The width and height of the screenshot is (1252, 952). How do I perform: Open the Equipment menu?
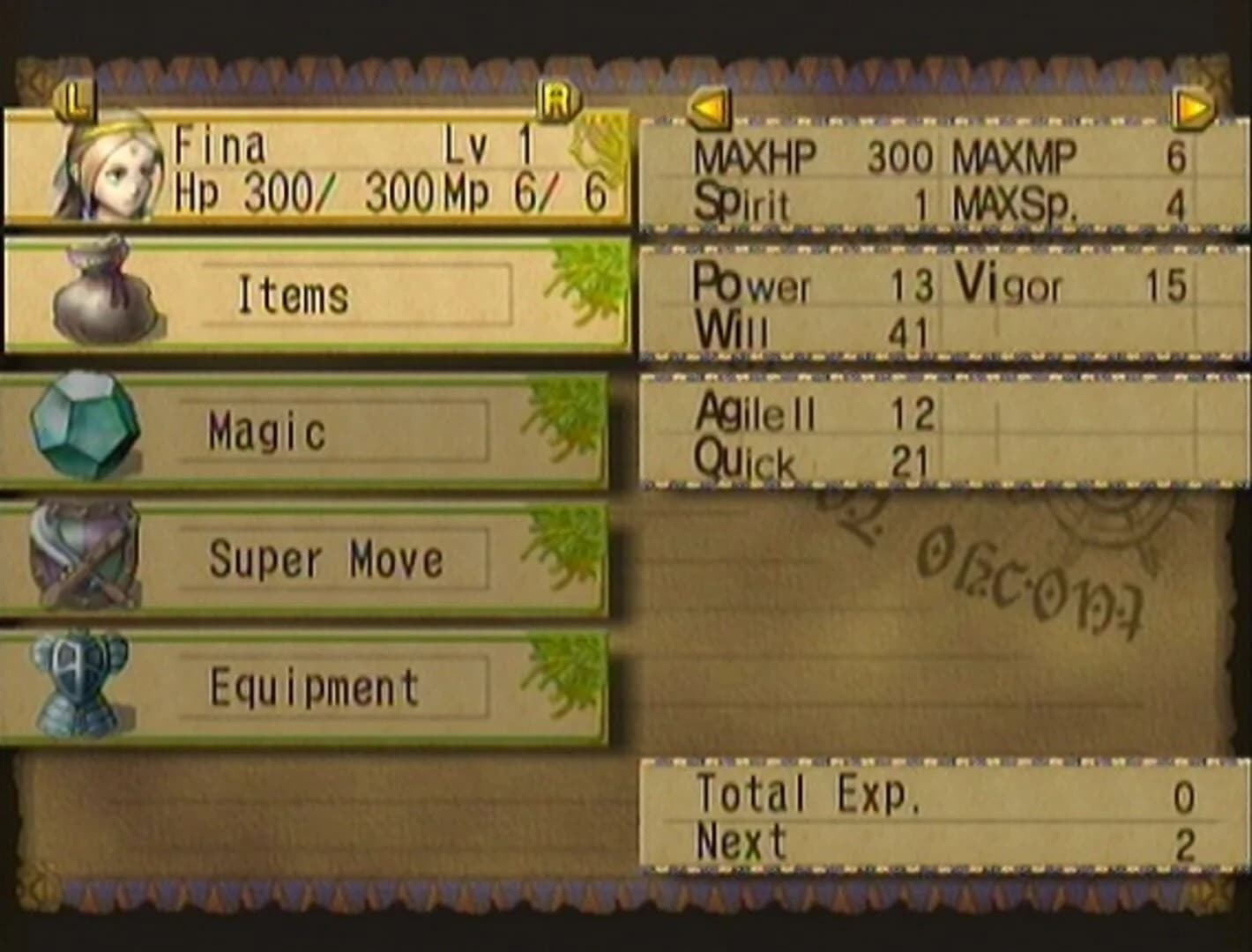(x=313, y=687)
